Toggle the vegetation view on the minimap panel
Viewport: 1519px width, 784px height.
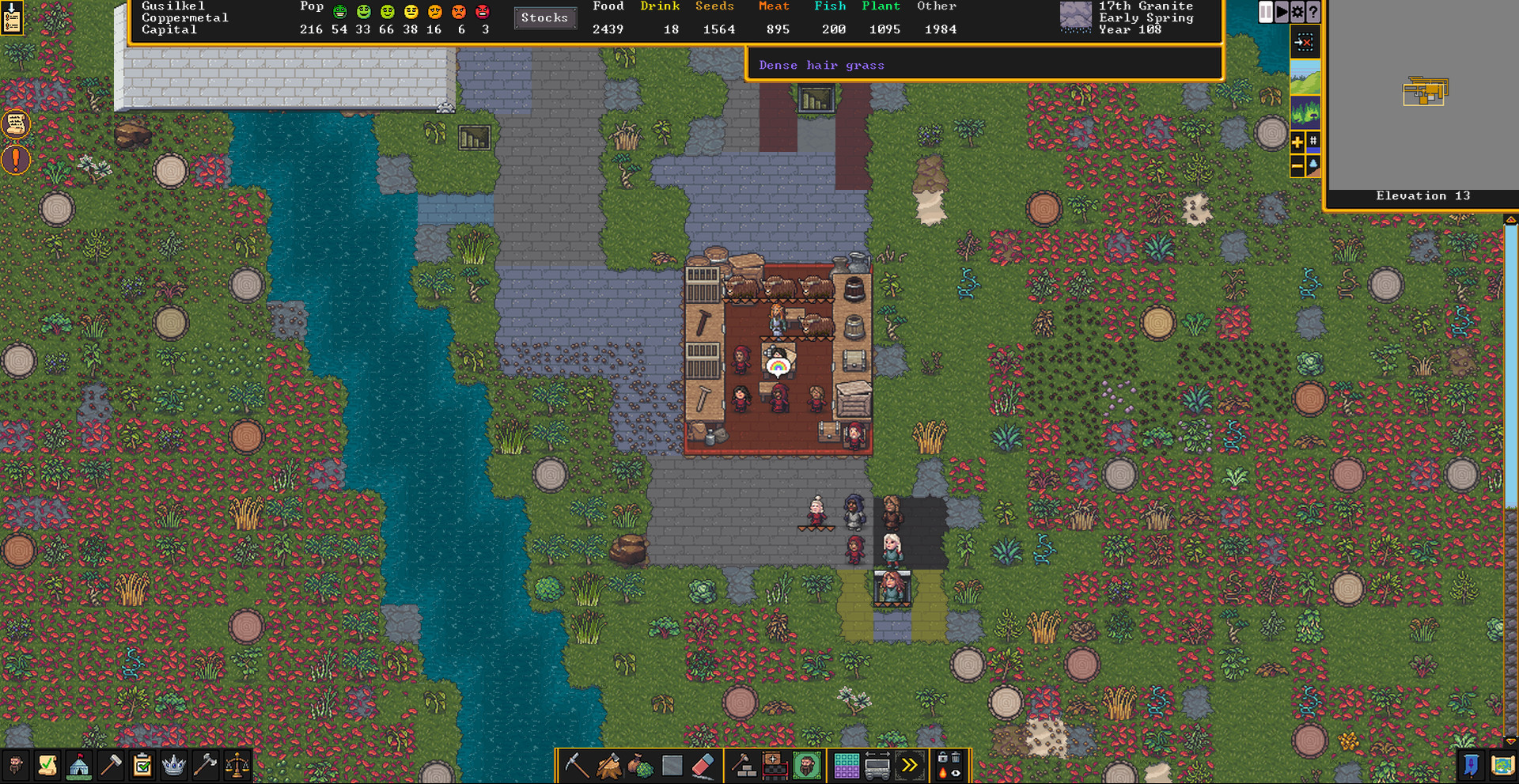tap(1305, 111)
